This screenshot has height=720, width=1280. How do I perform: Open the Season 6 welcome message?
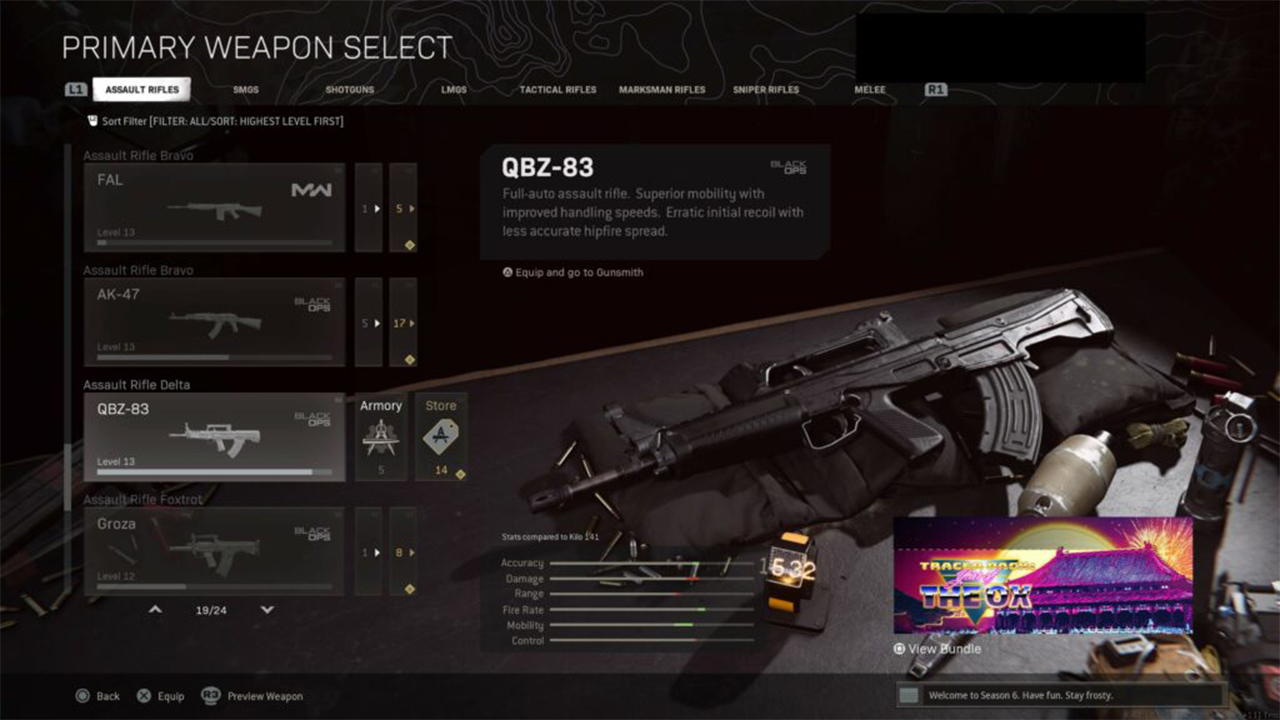coord(1061,695)
